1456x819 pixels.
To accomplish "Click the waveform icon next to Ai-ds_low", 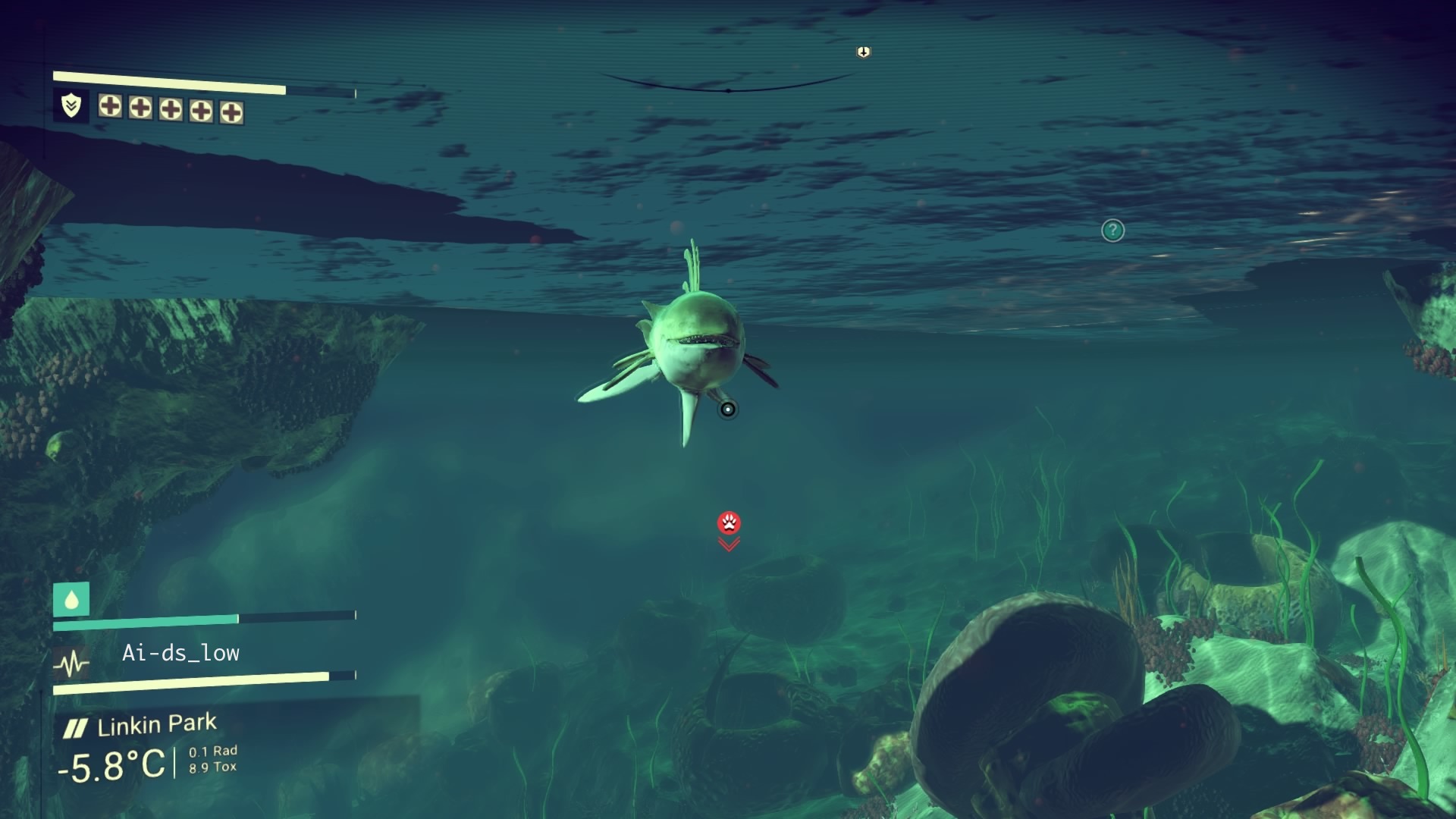I will point(72,664).
